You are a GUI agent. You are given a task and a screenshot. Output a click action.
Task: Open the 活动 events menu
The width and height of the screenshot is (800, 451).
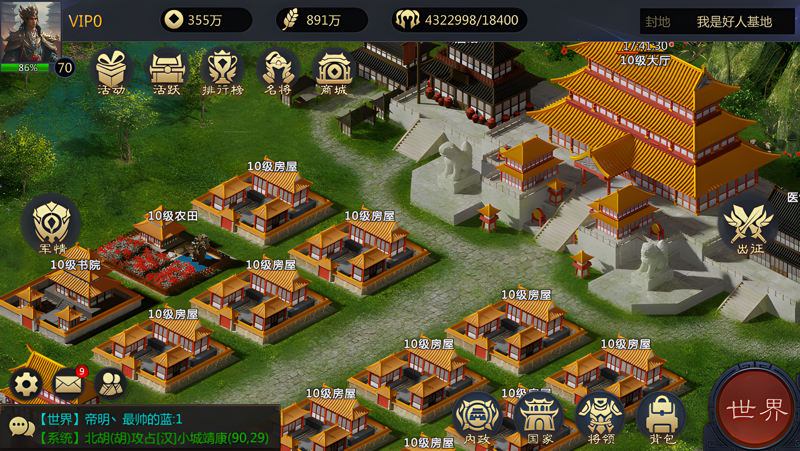coord(112,70)
